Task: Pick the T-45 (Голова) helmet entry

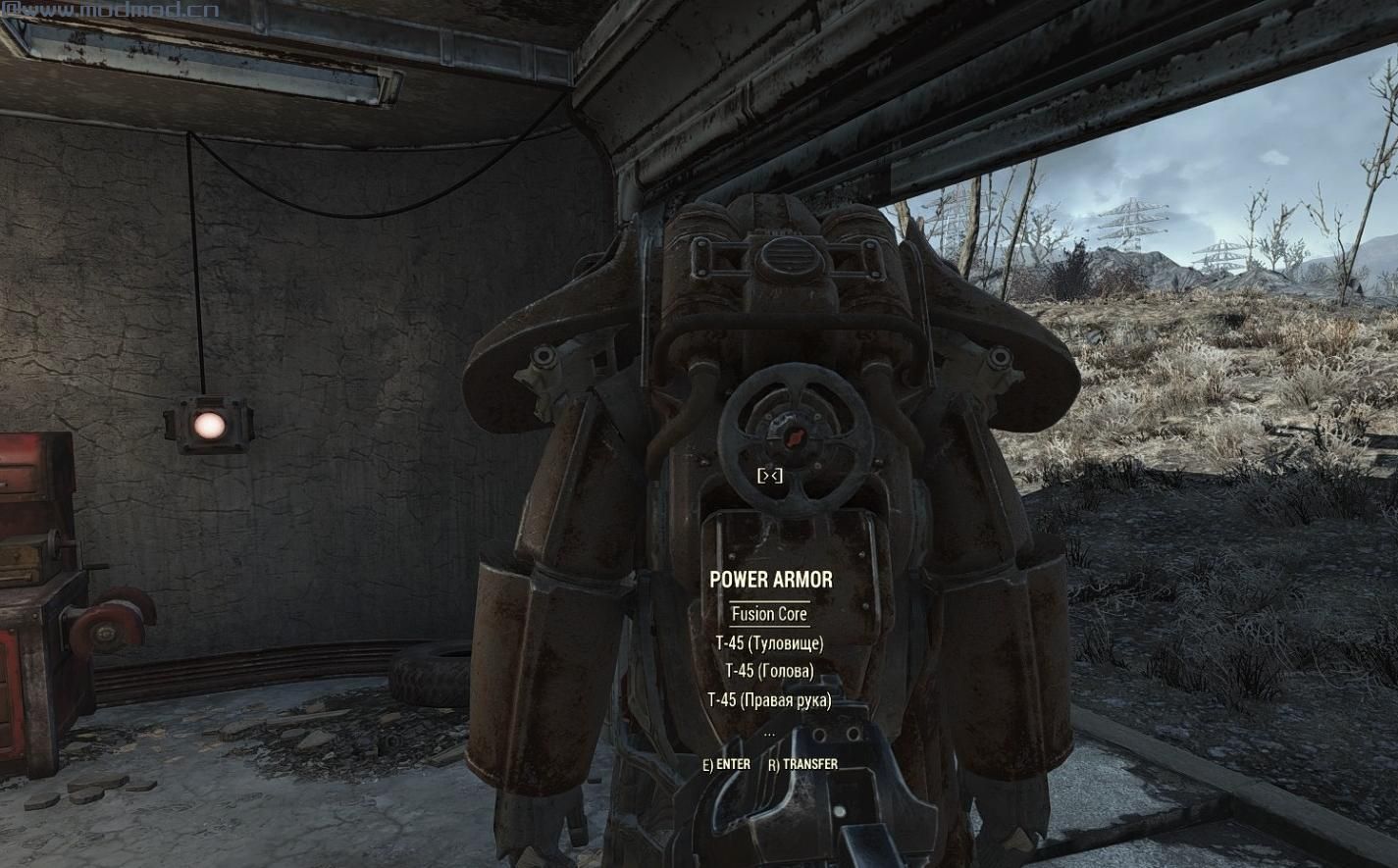Action: 769,672
